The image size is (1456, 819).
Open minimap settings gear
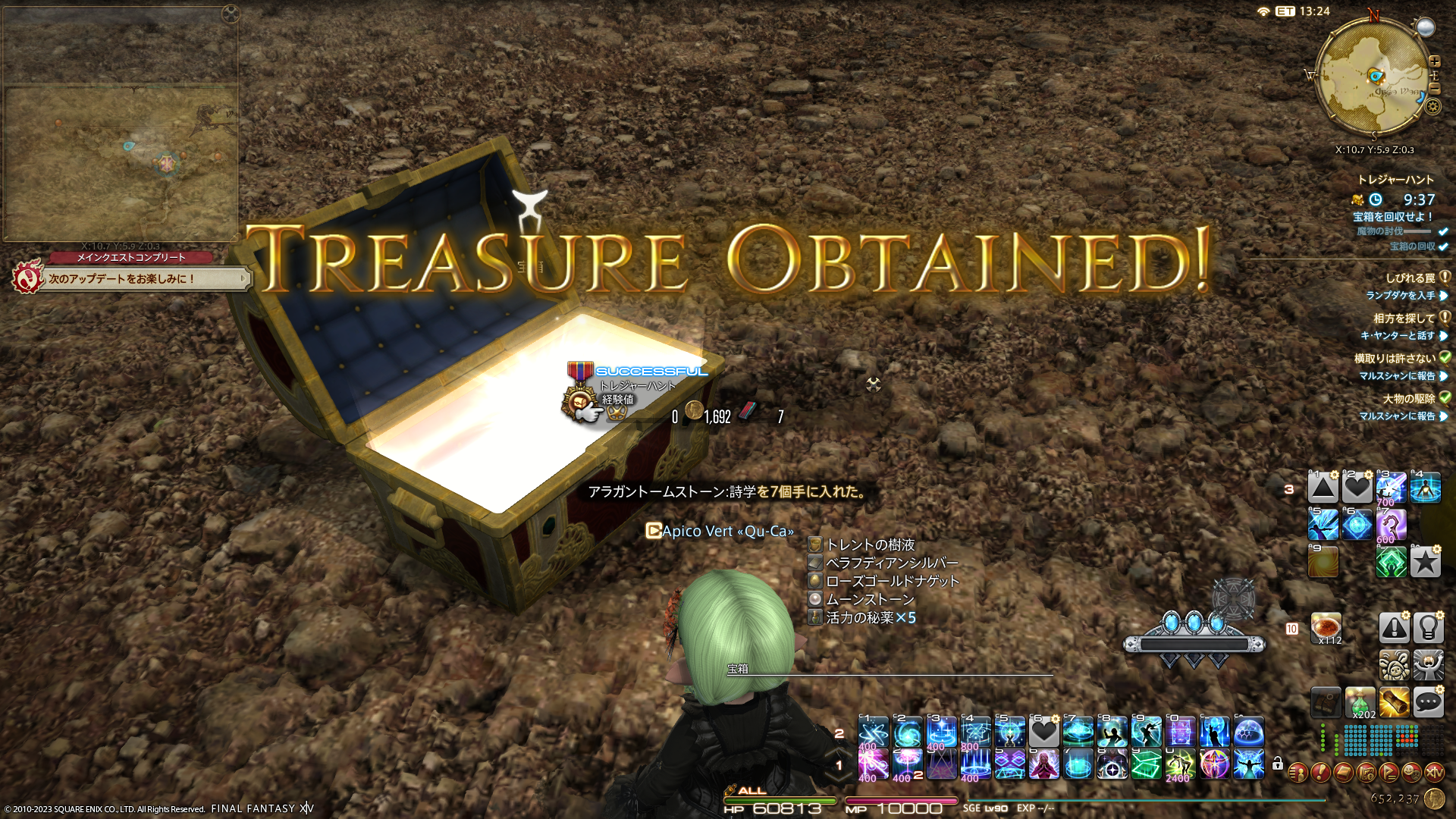(1432, 107)
